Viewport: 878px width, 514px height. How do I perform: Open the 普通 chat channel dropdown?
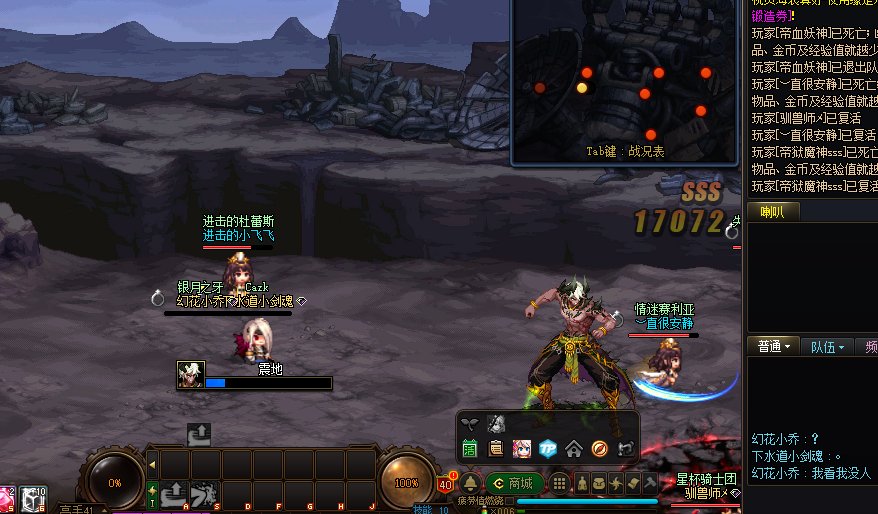tap(775, 347)
